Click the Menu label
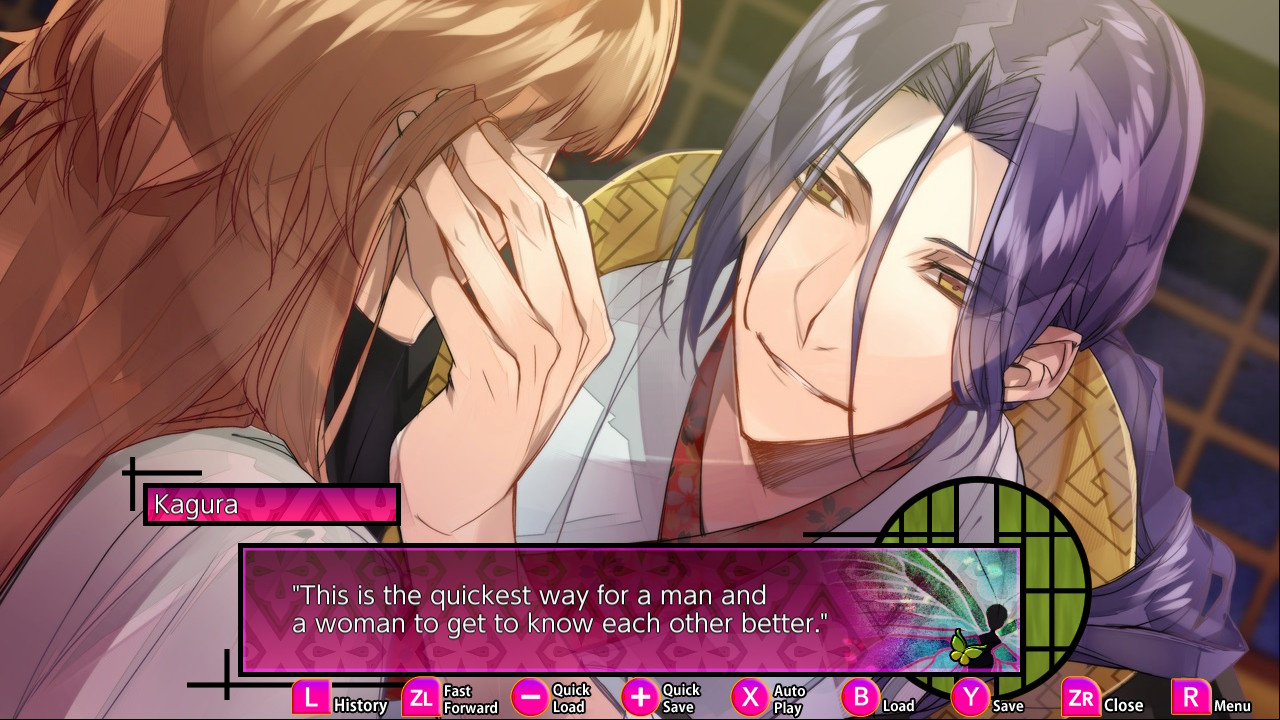 point(1232,707)
